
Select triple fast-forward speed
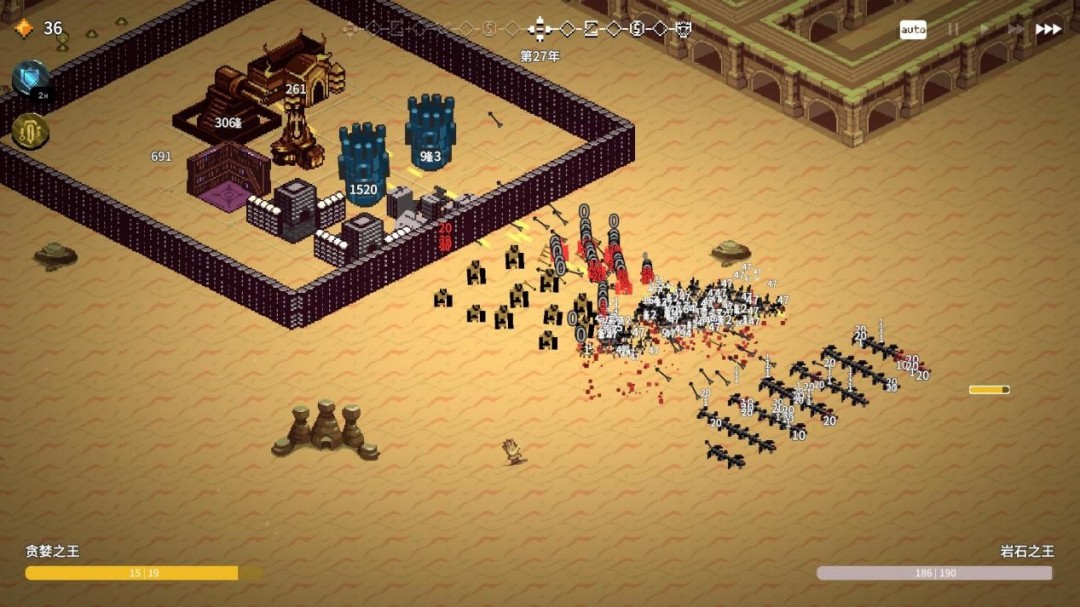click(x=1048, y=30)
